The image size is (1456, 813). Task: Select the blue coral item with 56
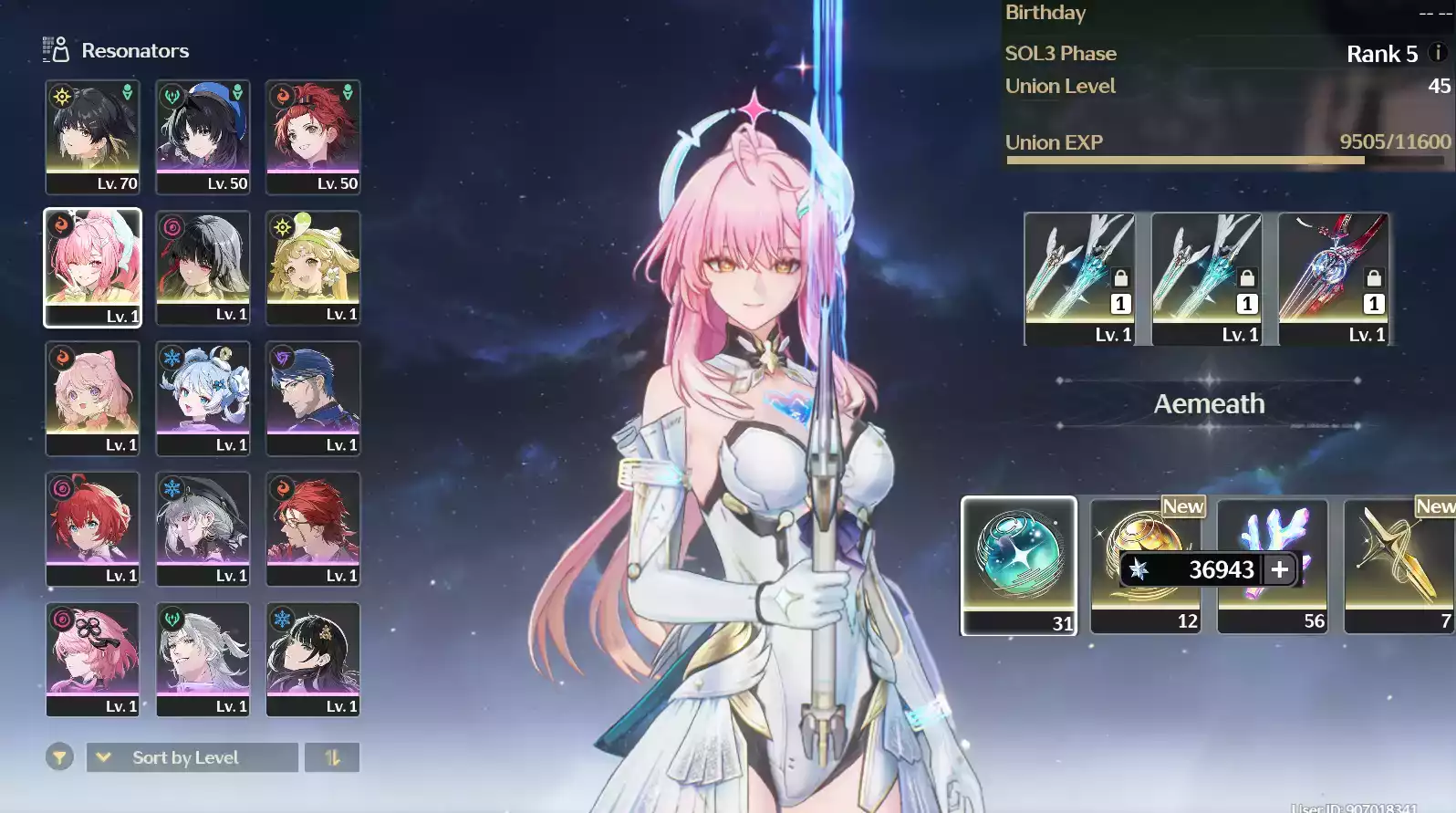coord(1272,565)
